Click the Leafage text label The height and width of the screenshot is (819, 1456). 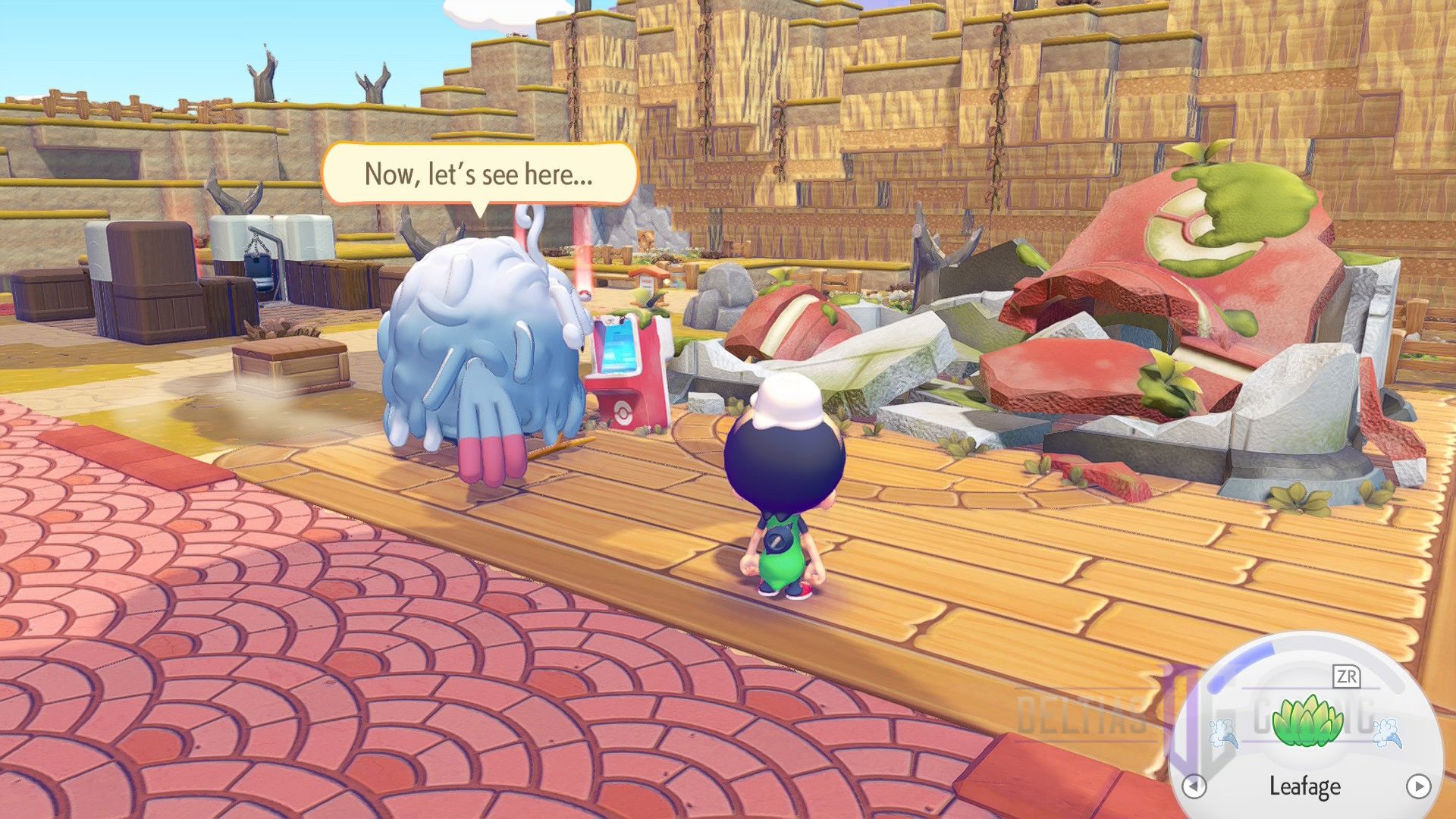[1304, 786]
